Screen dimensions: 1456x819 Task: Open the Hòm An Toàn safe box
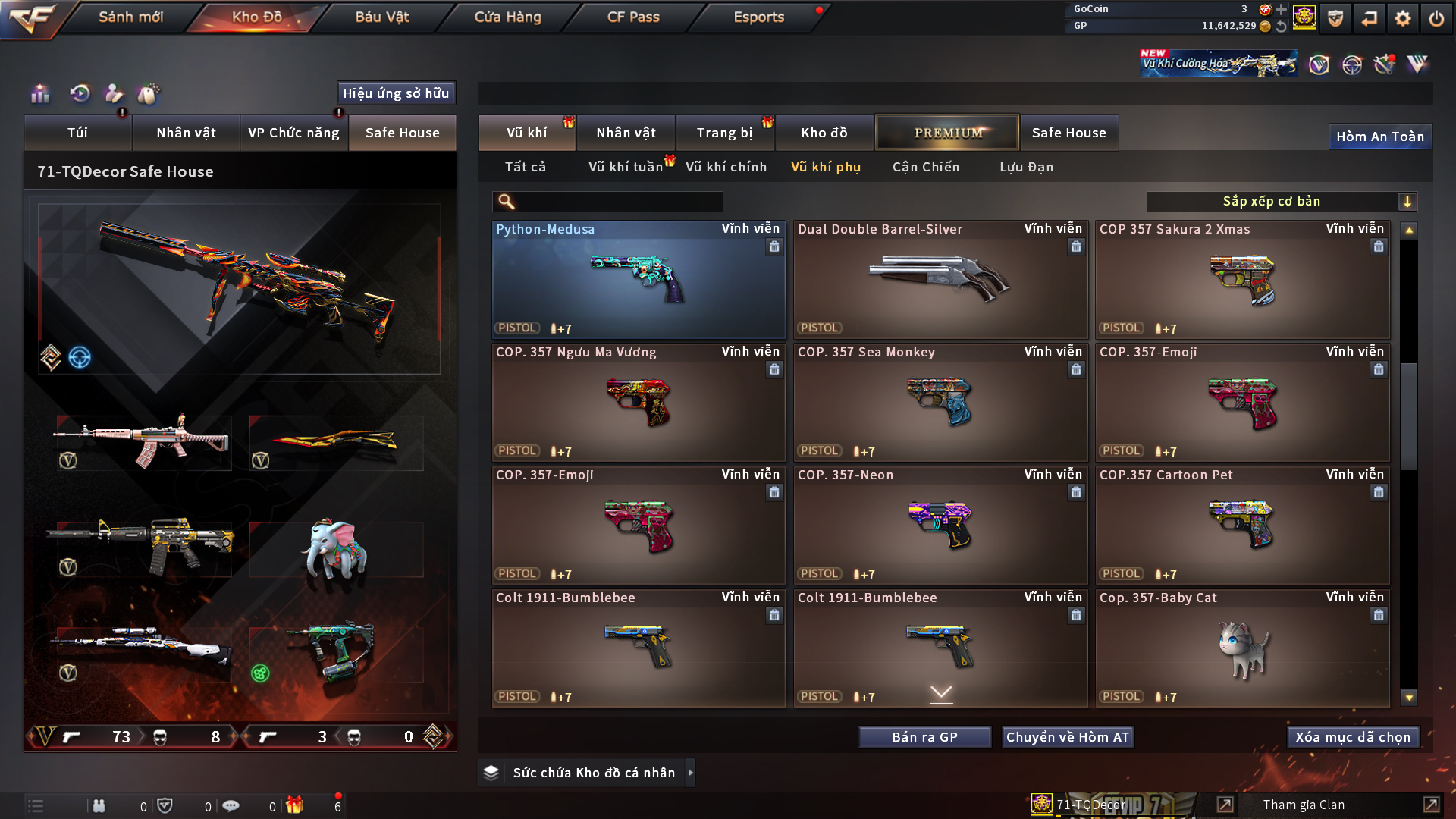[x=1379, y=136]
